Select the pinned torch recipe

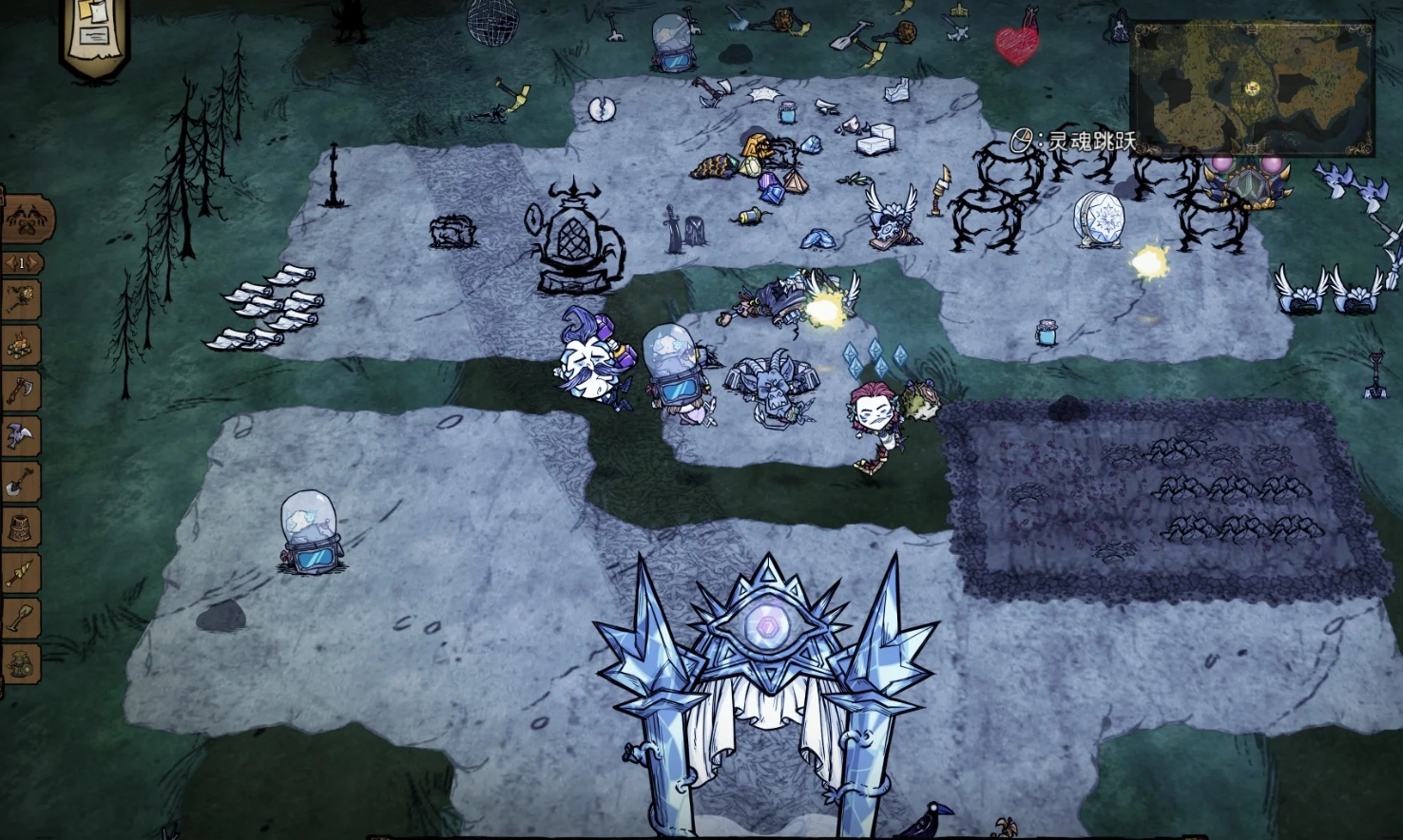[21, 300]
